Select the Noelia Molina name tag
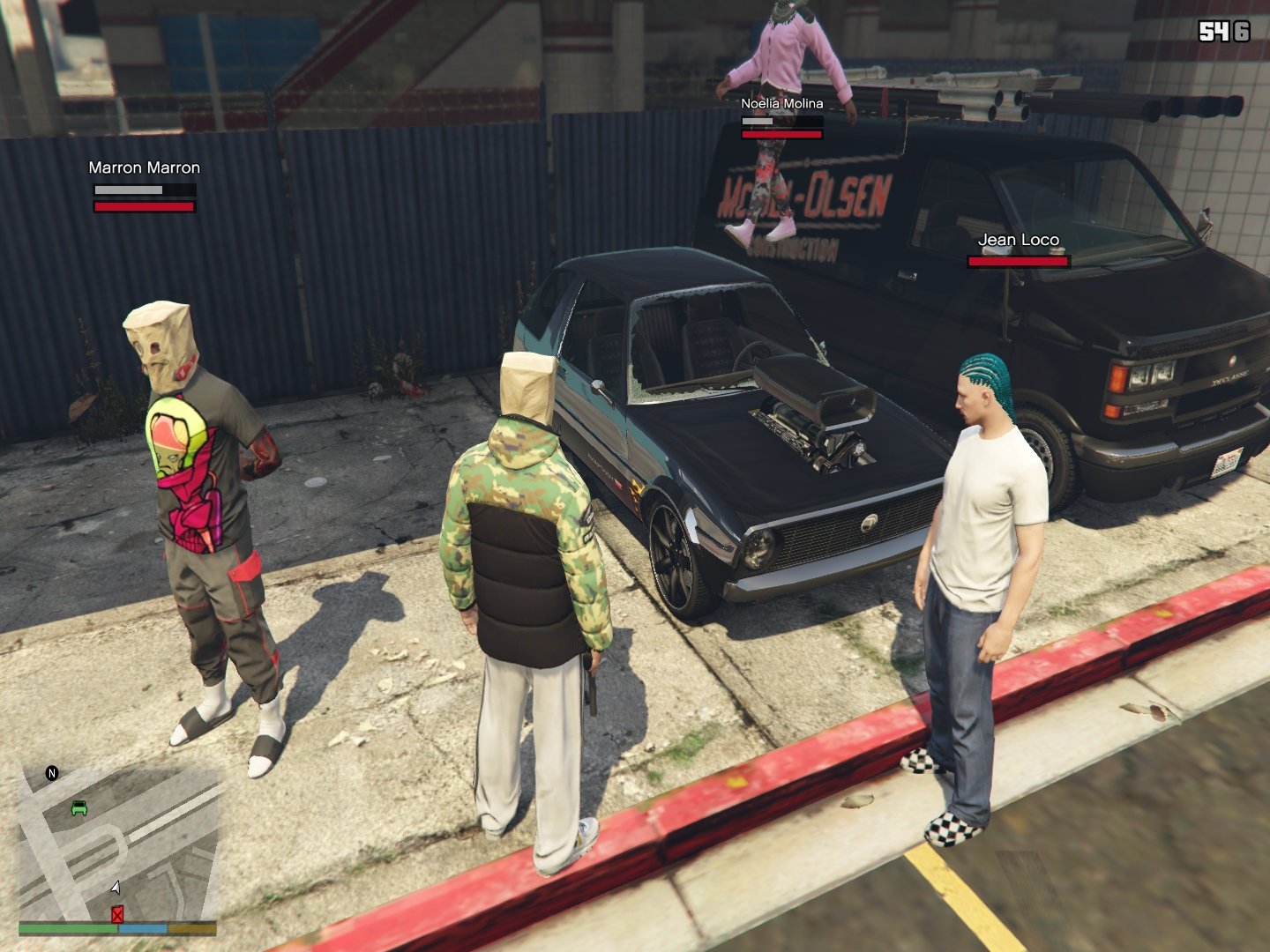Viewport: 1270px width, 952px height. [x=782, y=103]
